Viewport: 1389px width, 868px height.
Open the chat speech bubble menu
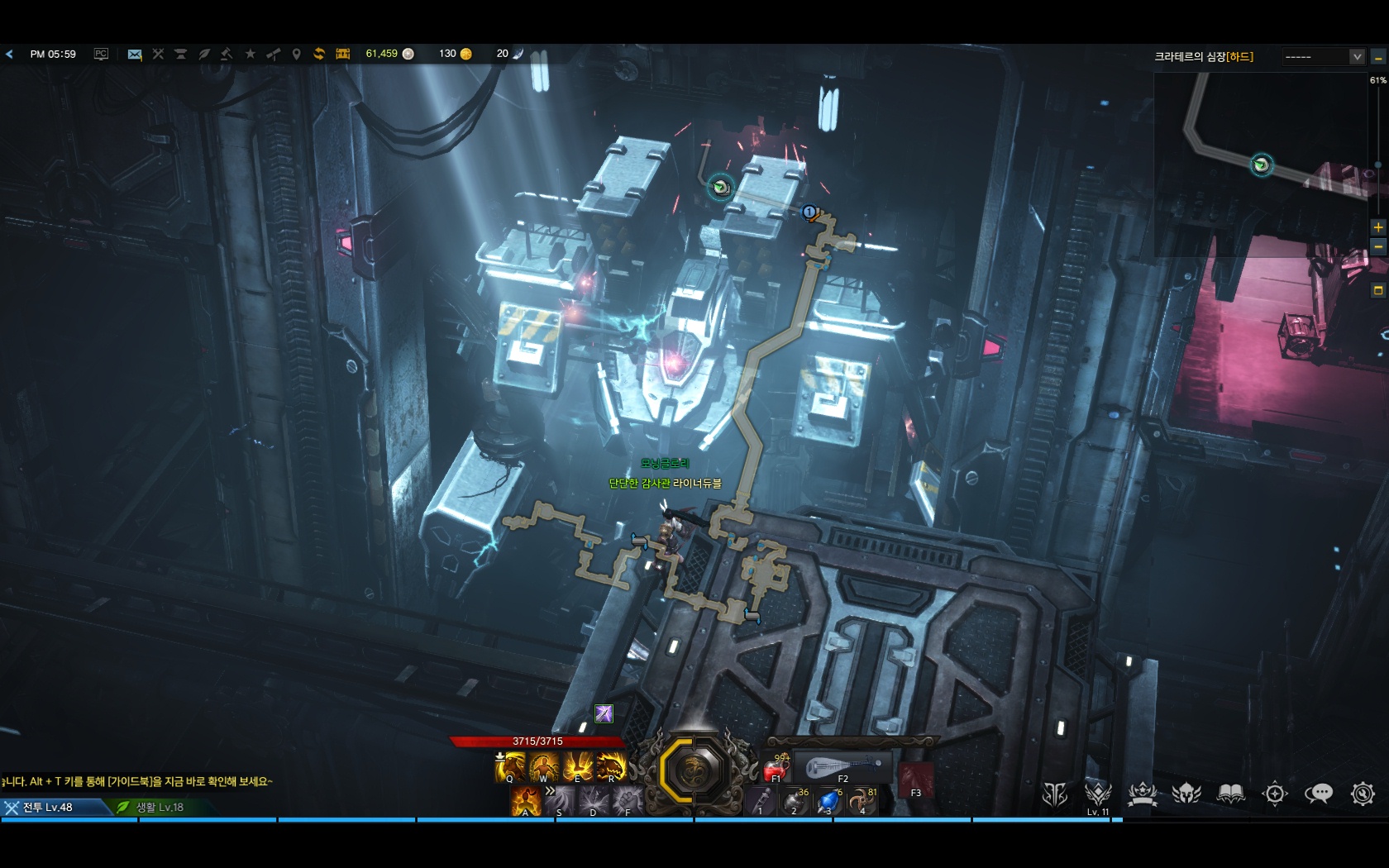[x=1318, y=794]
